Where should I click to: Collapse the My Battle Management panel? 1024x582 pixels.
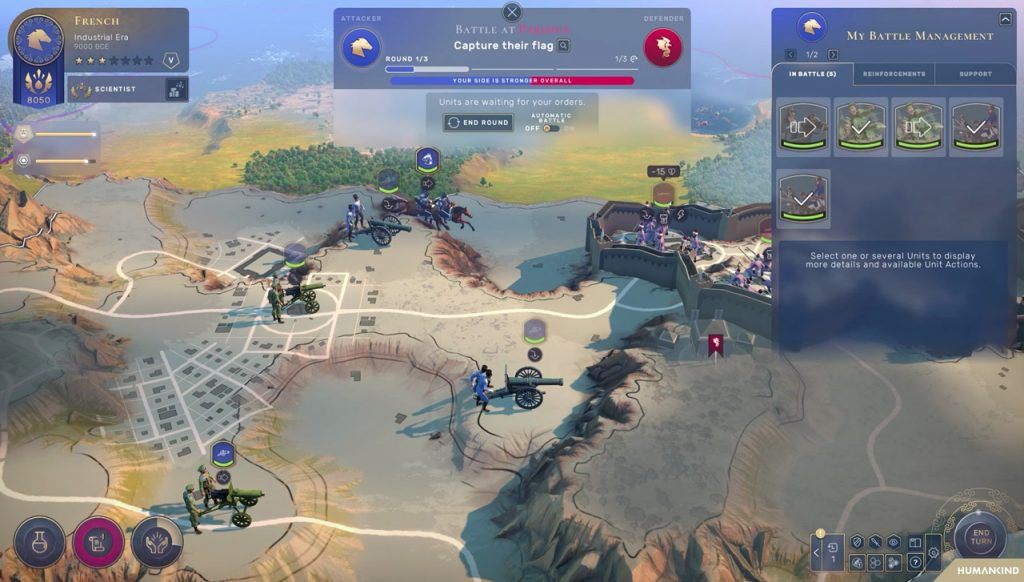1006,18
